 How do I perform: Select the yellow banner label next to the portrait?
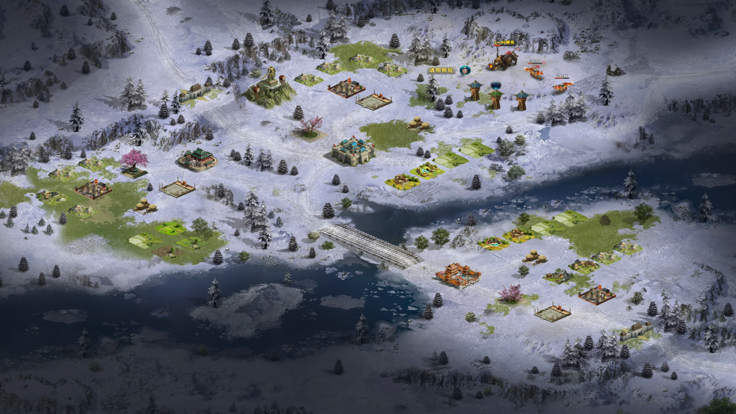coord(442,70)
